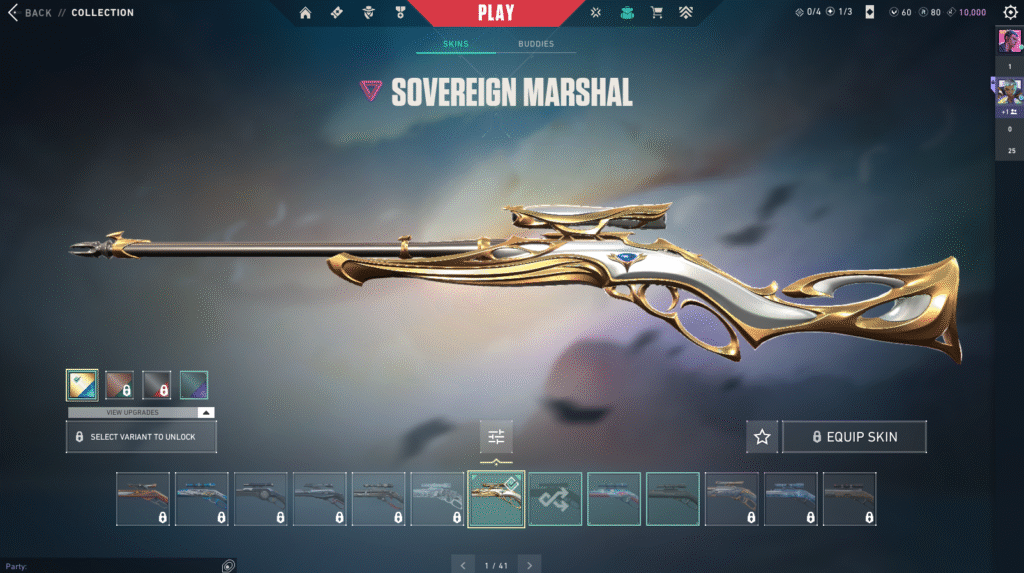Choose the locked brown and green variant swatch
The width and height of the screenshot is (1024, 573).
coord(119,385)
